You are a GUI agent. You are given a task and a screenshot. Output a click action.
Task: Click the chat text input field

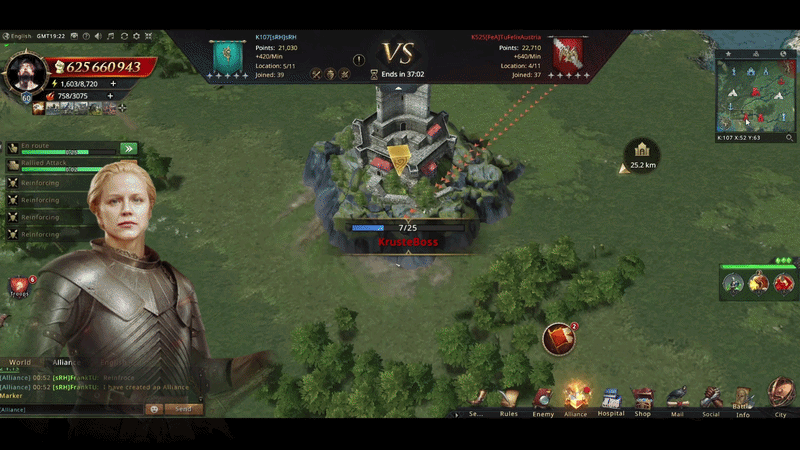click(x=70, y=409)
